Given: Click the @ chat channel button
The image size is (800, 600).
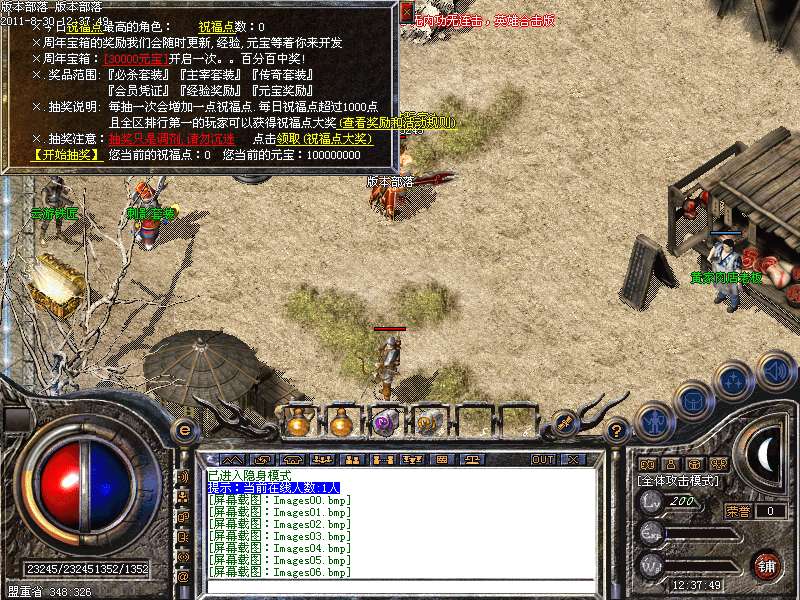Looking at the screenshot, I should tap(183, 577).
